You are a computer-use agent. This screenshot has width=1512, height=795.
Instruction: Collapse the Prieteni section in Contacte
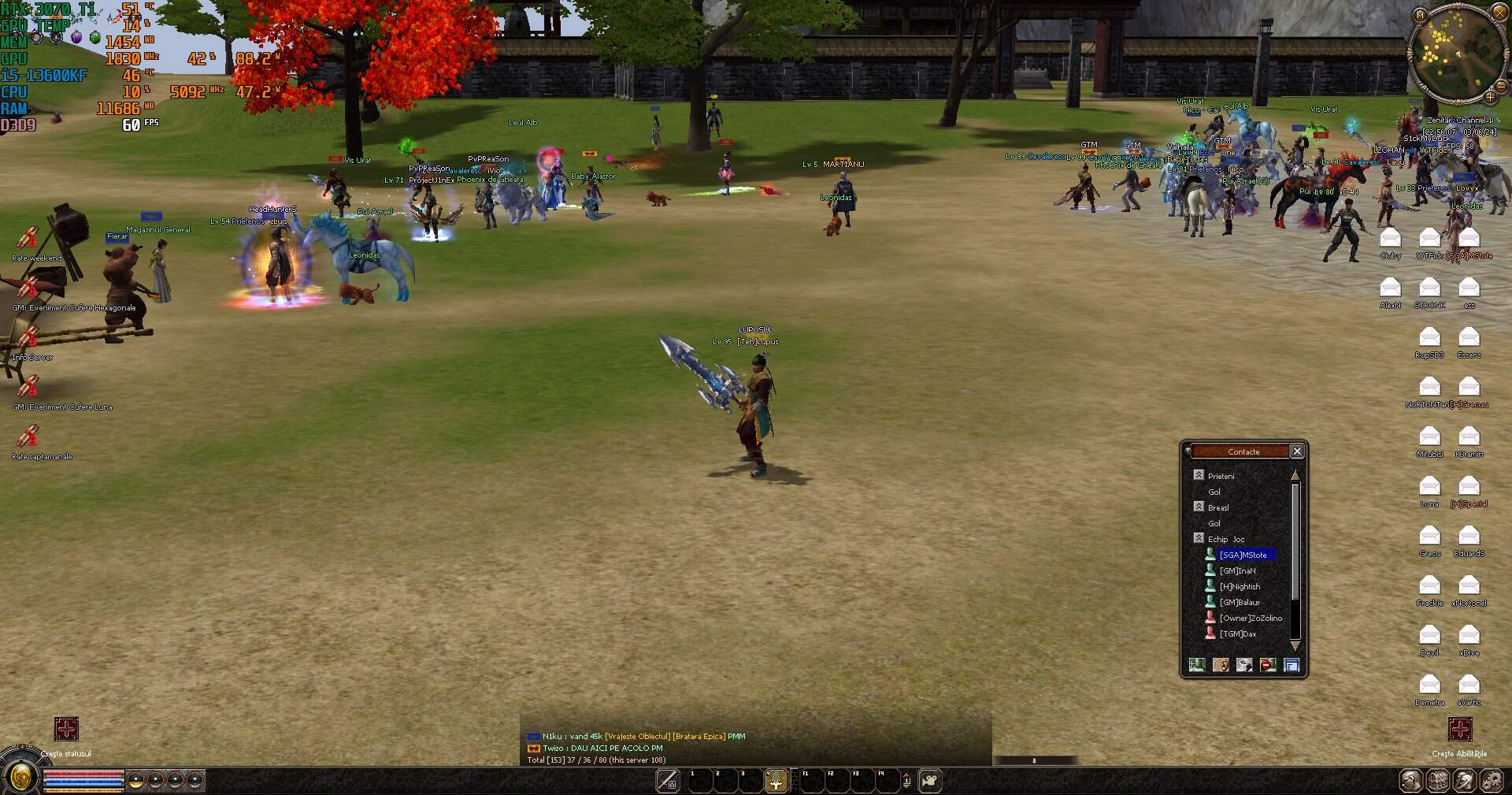1200,475
